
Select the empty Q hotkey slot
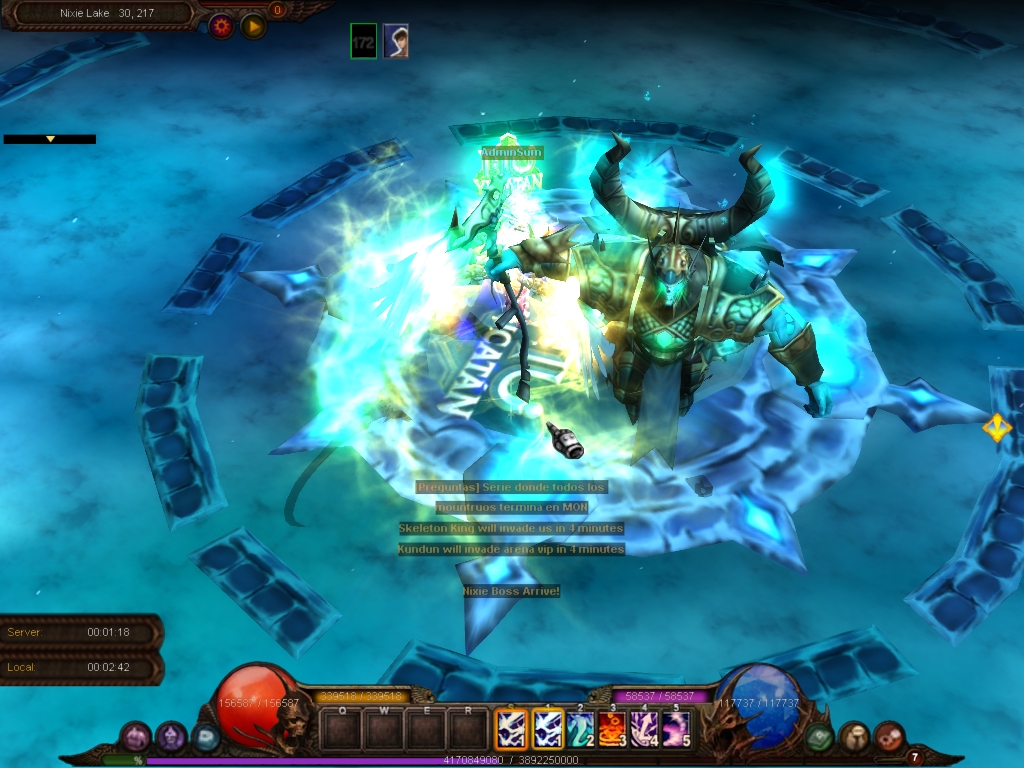click(x=342, y=729)
